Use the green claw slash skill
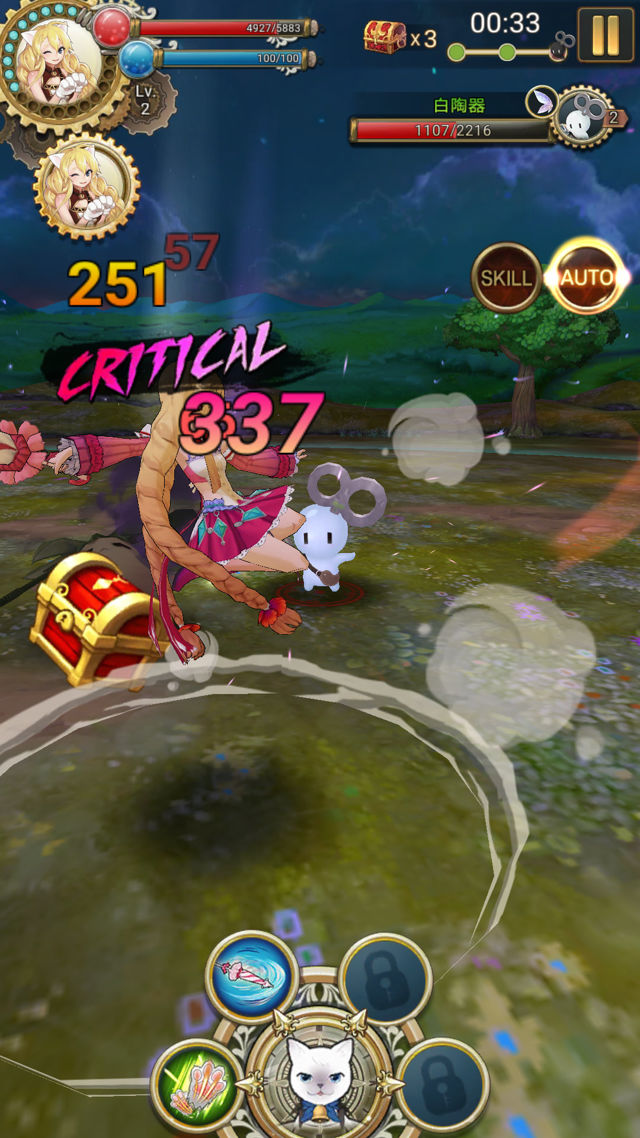The height and width of the screenshot is (1138, 640). click(197, 1084)
